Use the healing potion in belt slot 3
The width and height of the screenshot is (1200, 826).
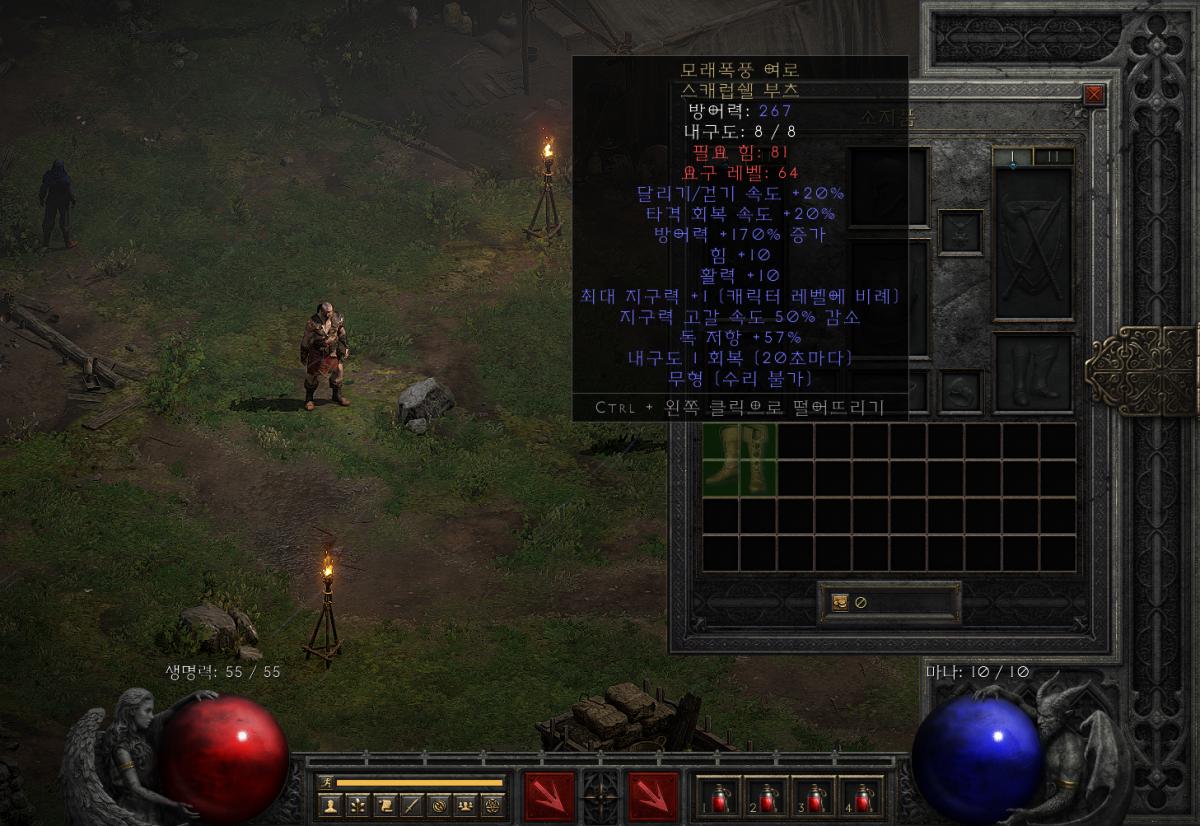point(815,797)
